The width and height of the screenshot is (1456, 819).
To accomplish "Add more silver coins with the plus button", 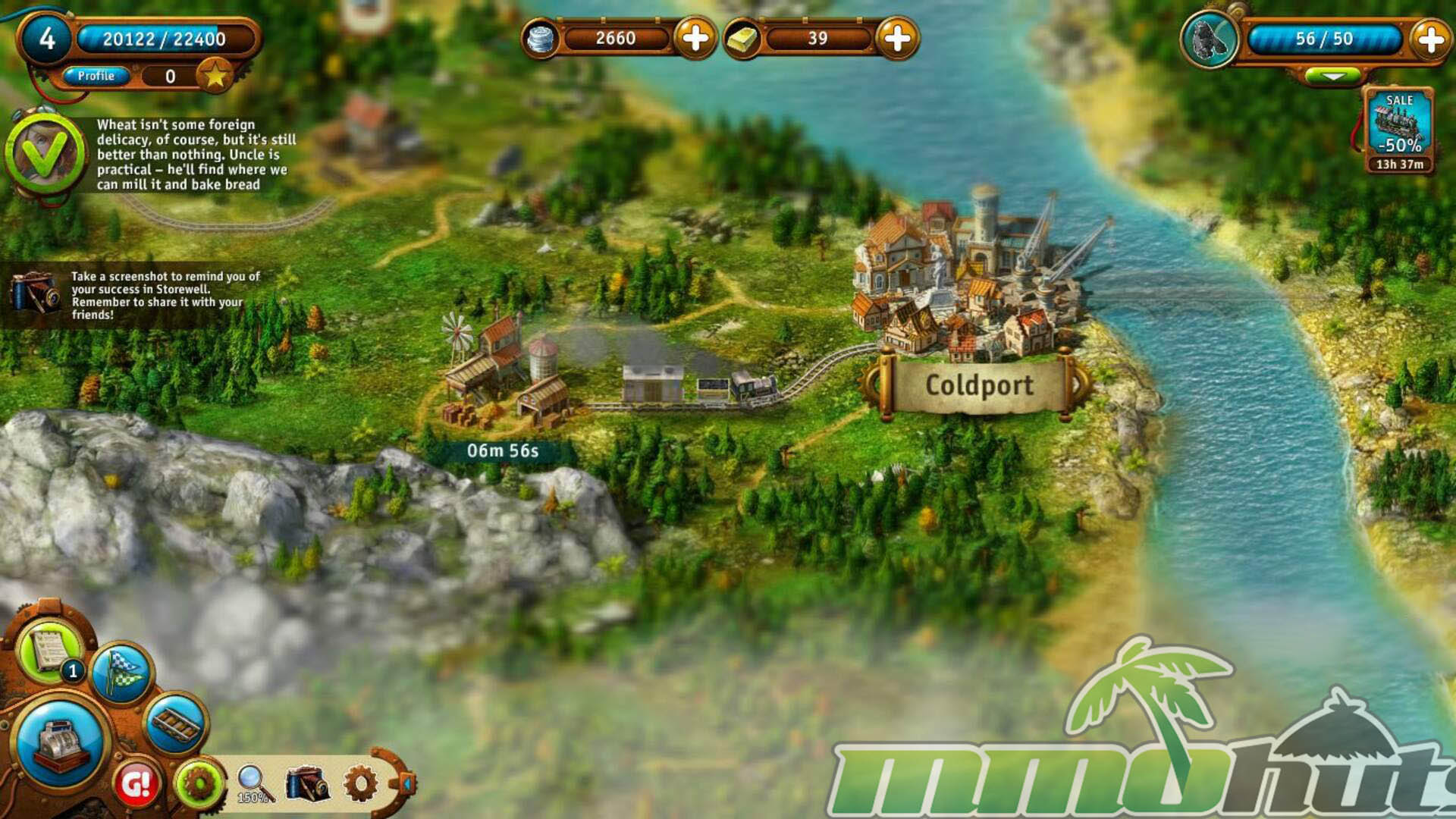I will click(695, 38).
